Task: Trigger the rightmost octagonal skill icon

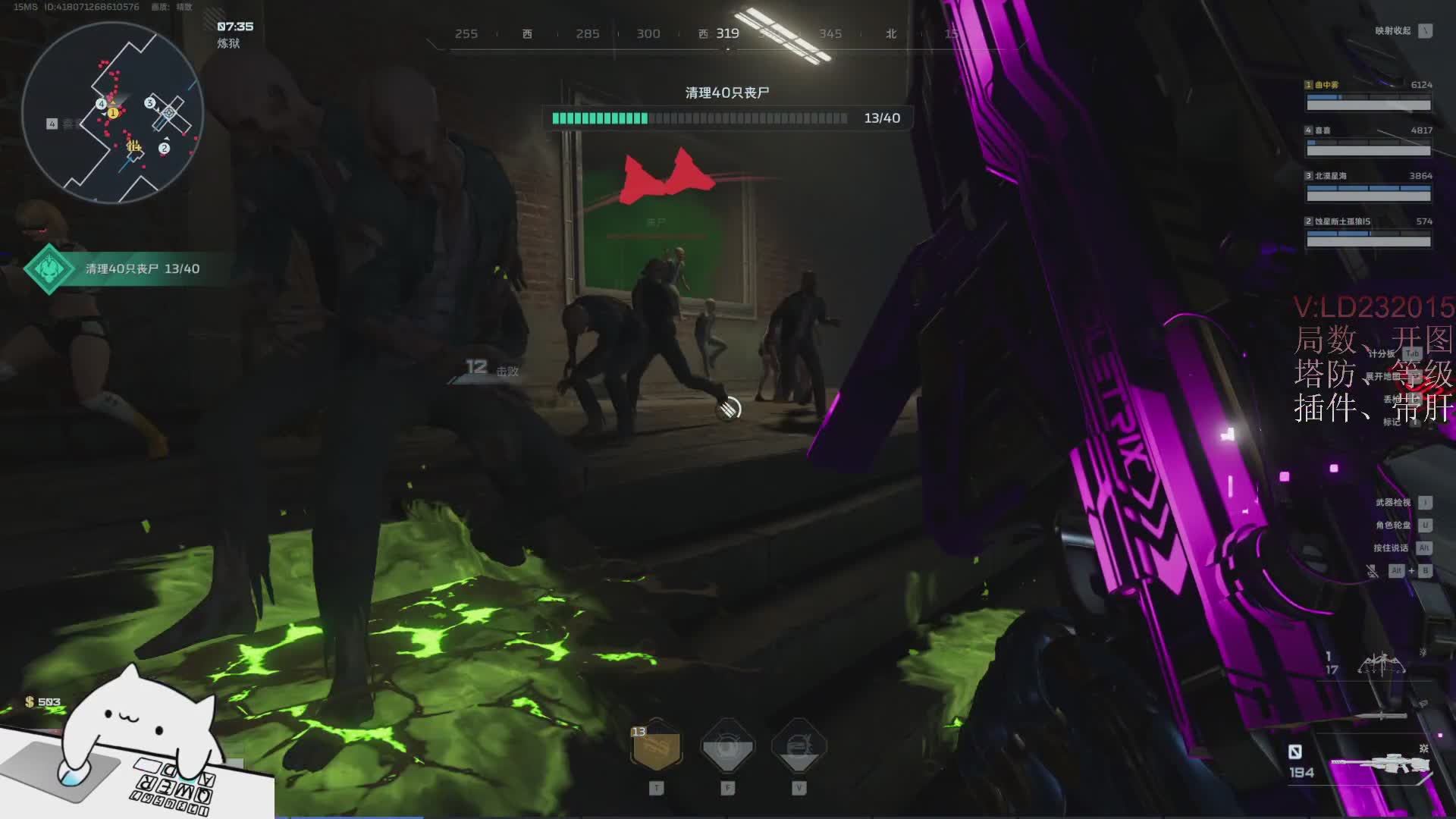Action: click(799, 747)
